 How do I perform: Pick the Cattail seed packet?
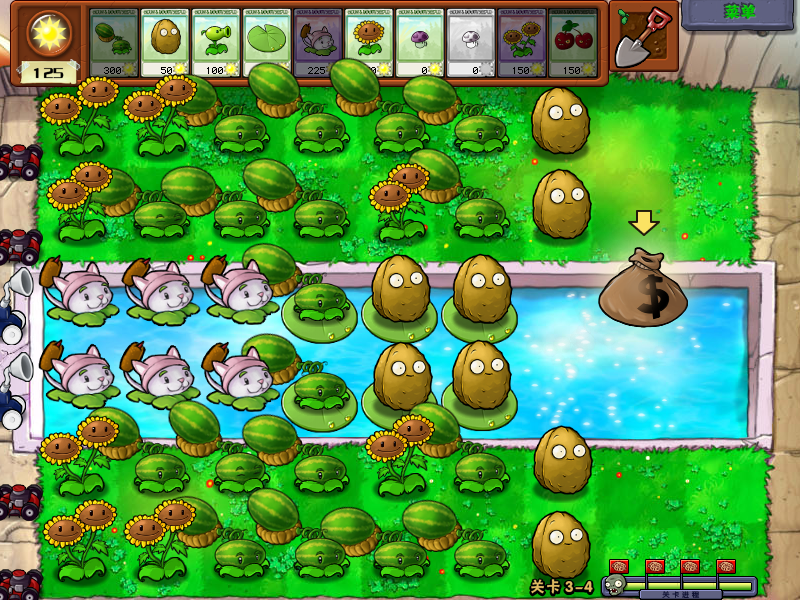[318, 43]
